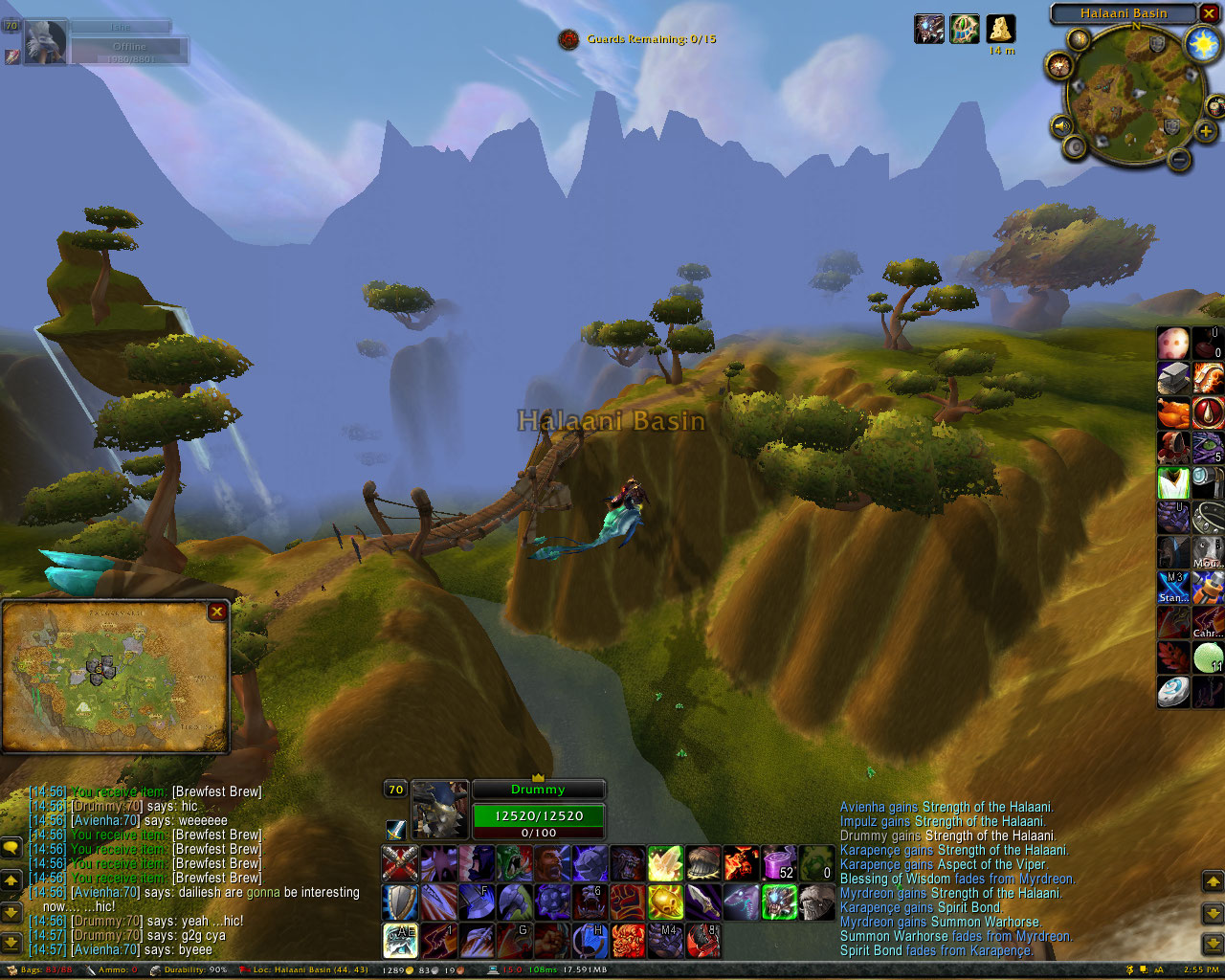Image resolution: width=1225 pixels, height=980 pixels.
Task: Activate the shield ability on the action bar
Action: pos(400,902)
